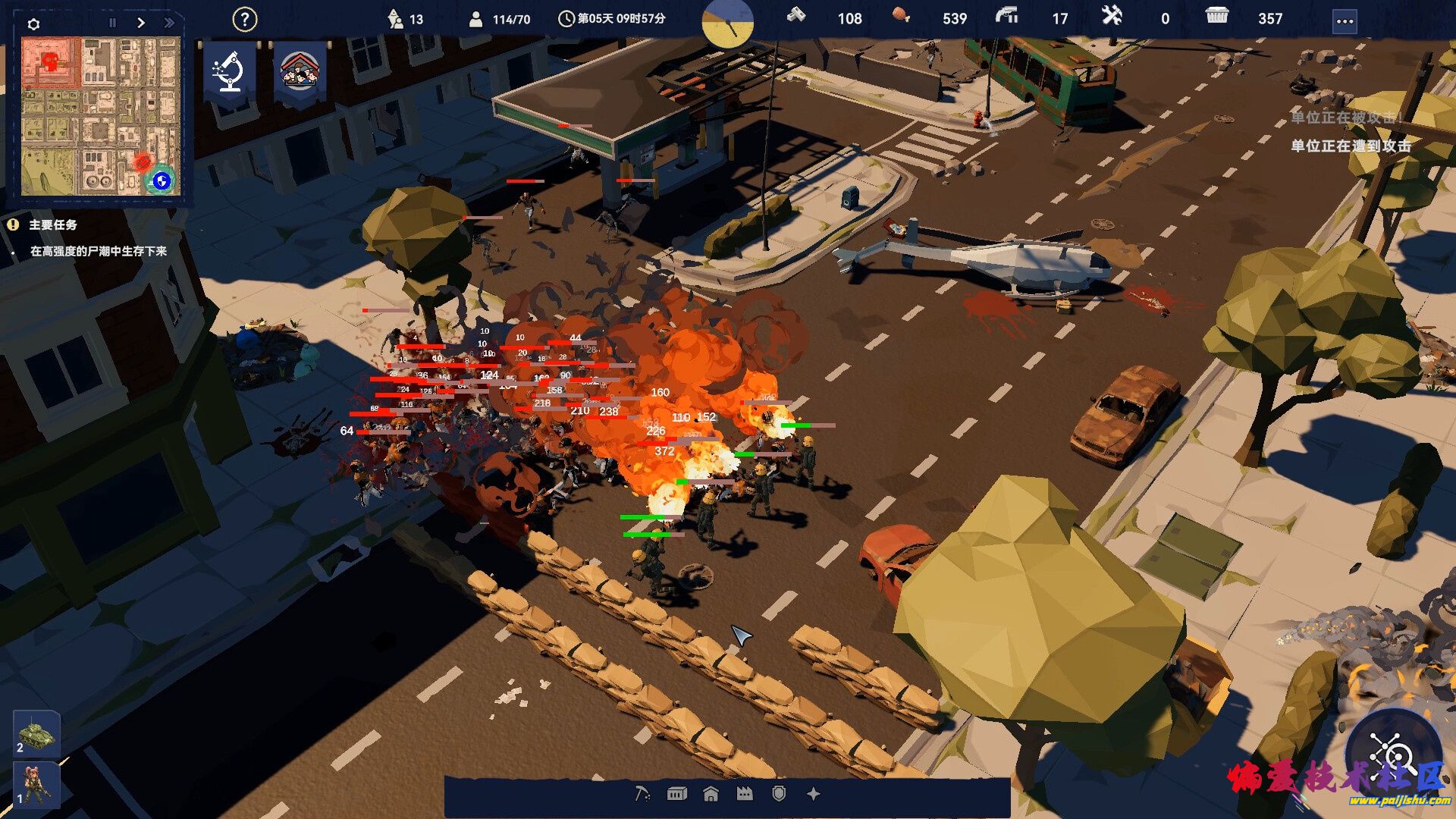Select the pickaxe gathering build category

tap(642, 794)
